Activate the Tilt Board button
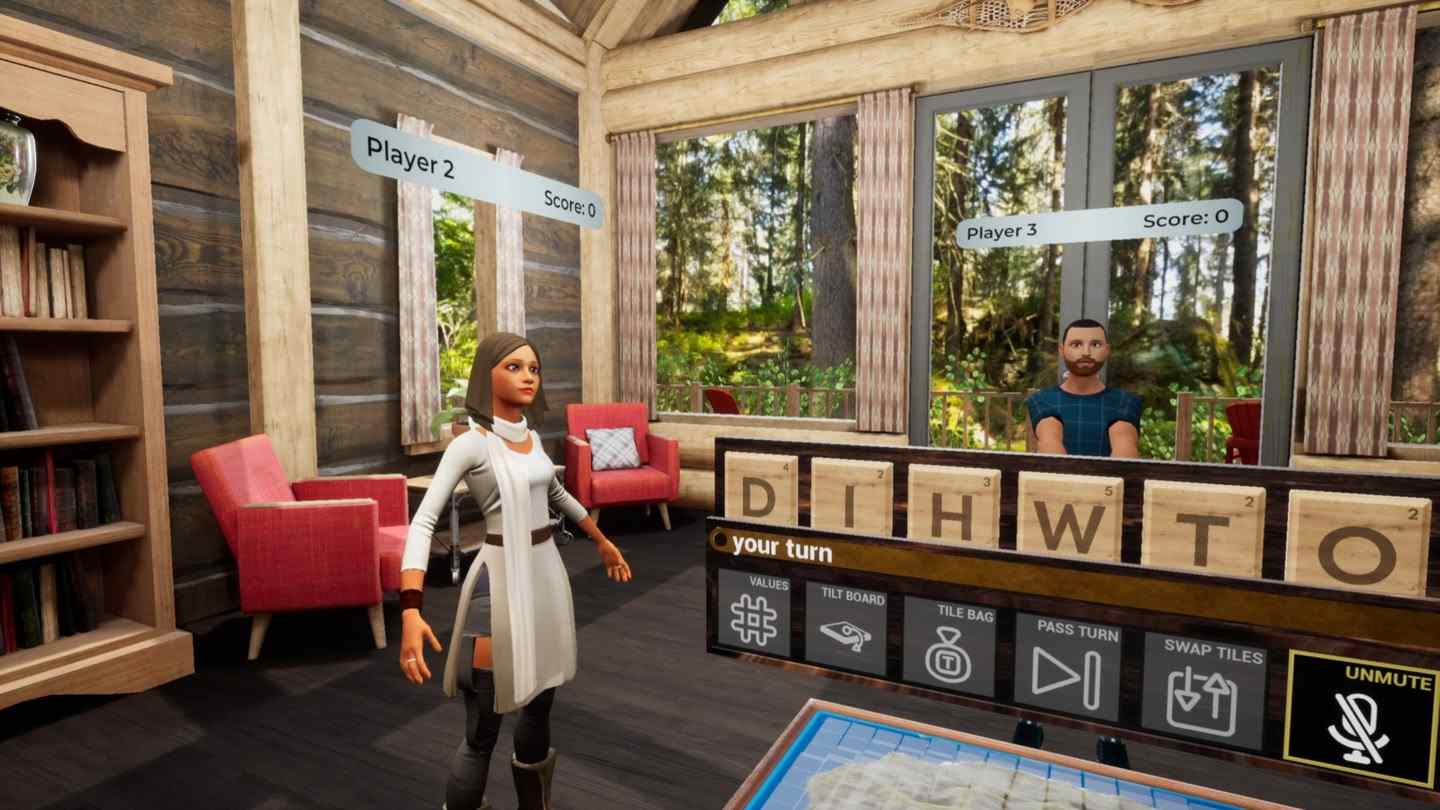1440x810 pixels. [x=845, y=629]
